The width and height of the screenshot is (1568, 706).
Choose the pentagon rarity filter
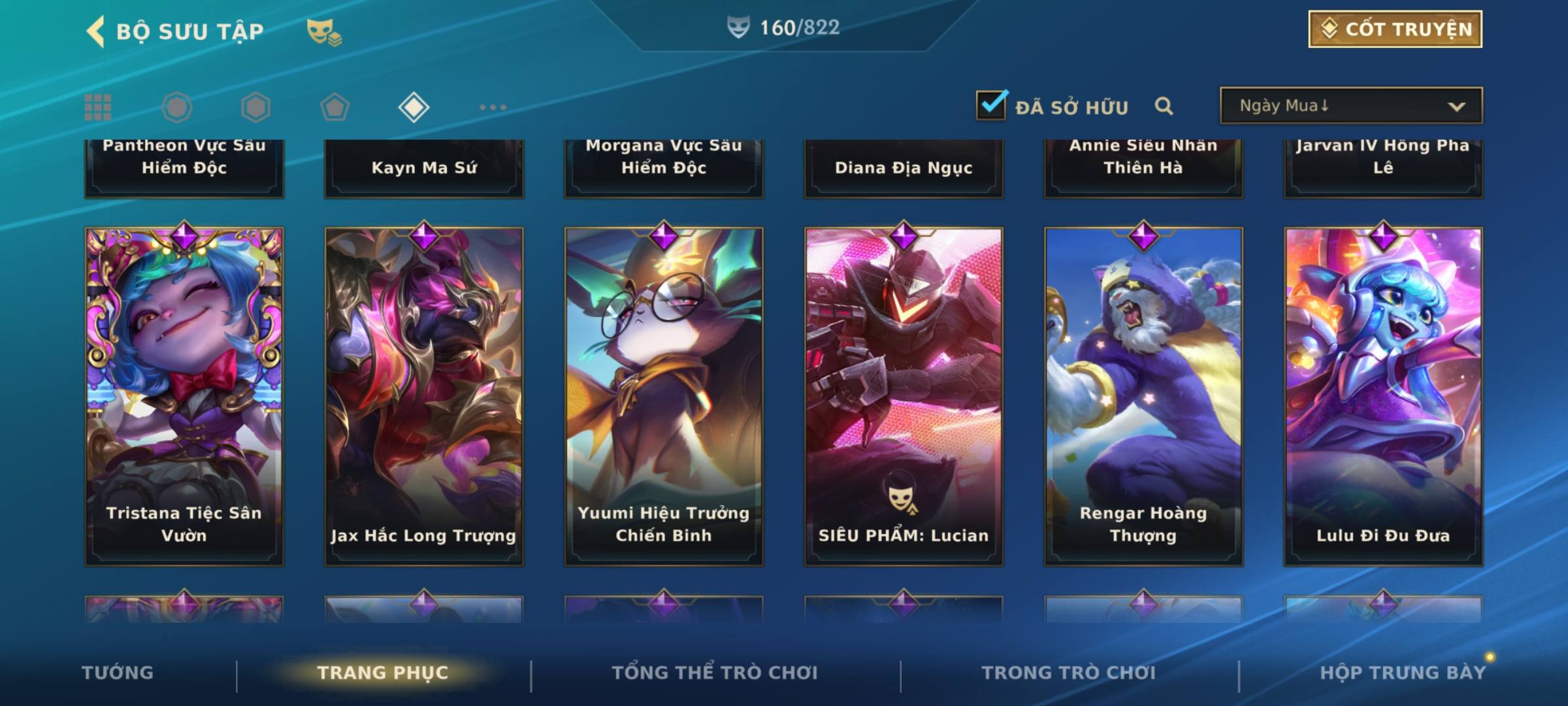coord(335,107)
